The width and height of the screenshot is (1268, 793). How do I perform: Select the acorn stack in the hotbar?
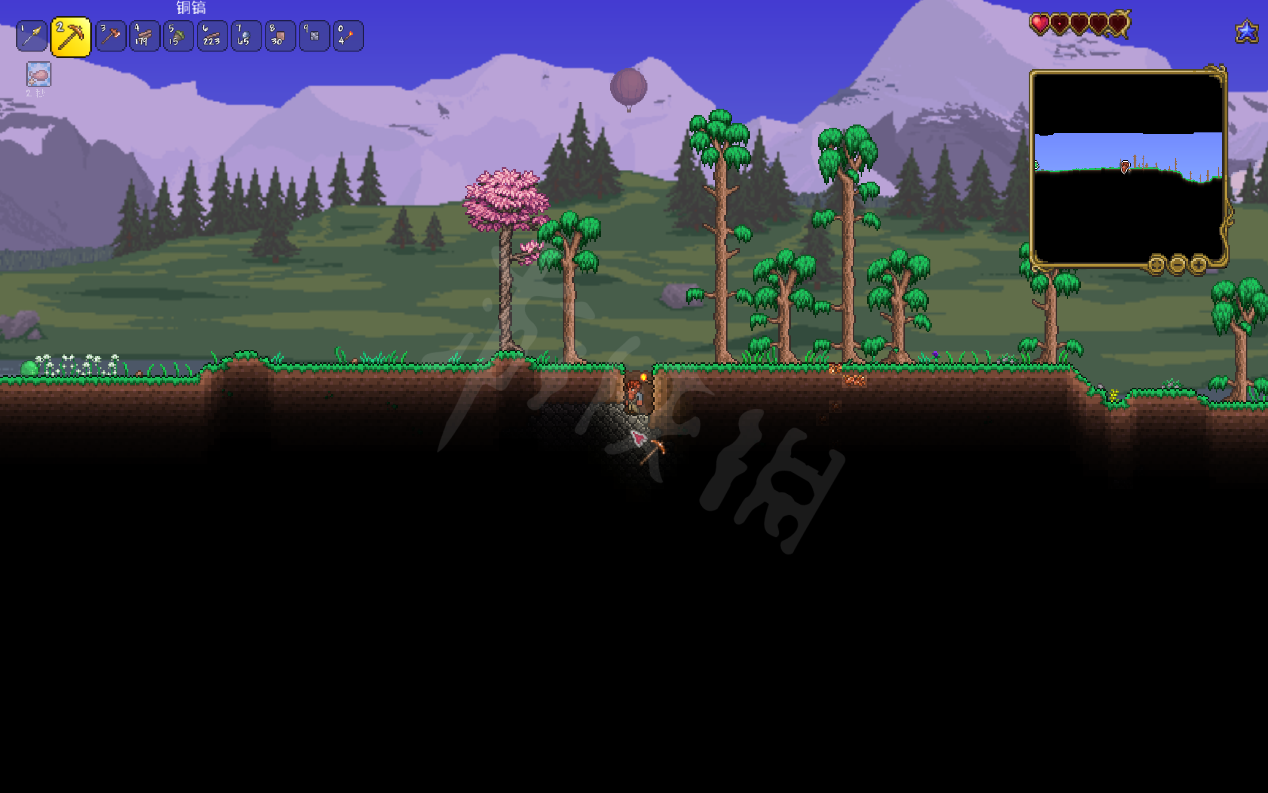click(178, 37)
